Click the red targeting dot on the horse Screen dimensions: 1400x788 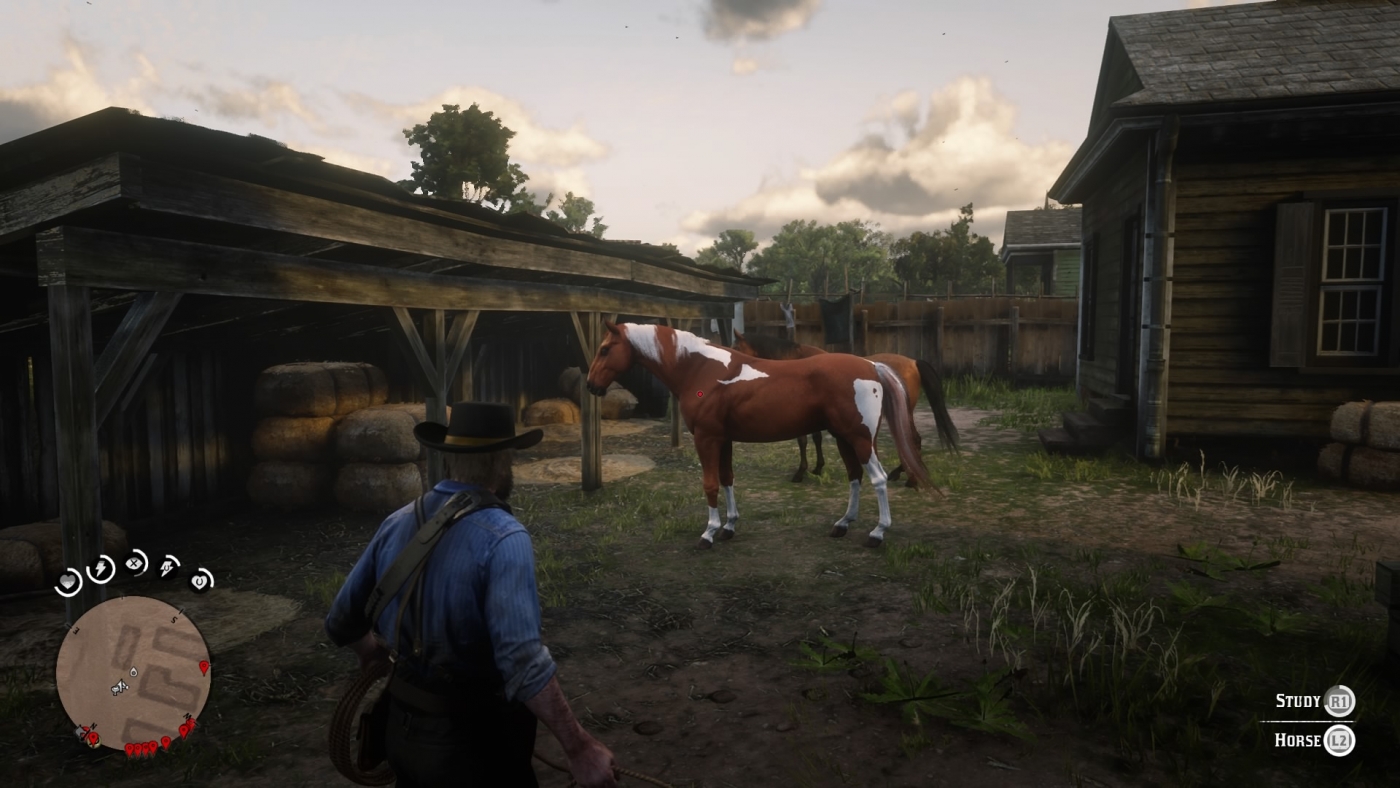click(700, 392)
